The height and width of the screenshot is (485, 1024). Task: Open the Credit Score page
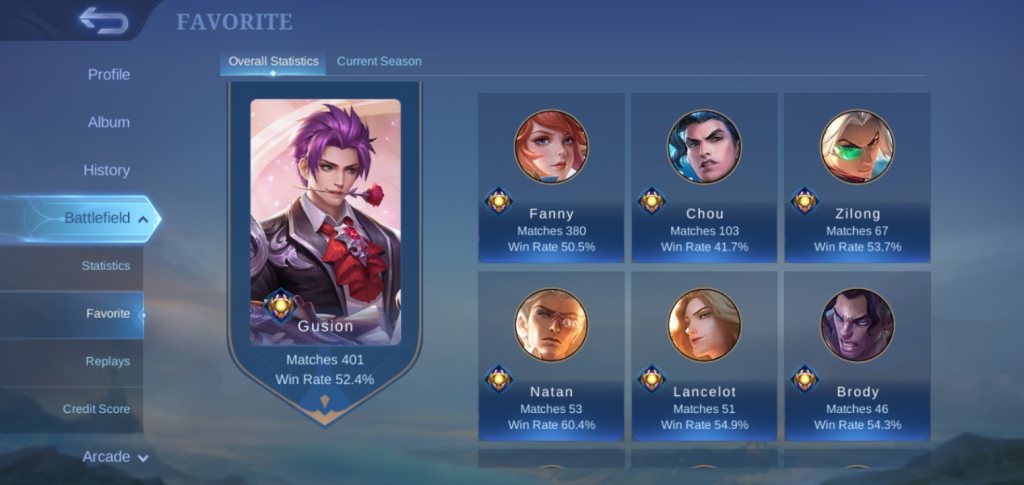pyautogui.click(x=96, y=409)
